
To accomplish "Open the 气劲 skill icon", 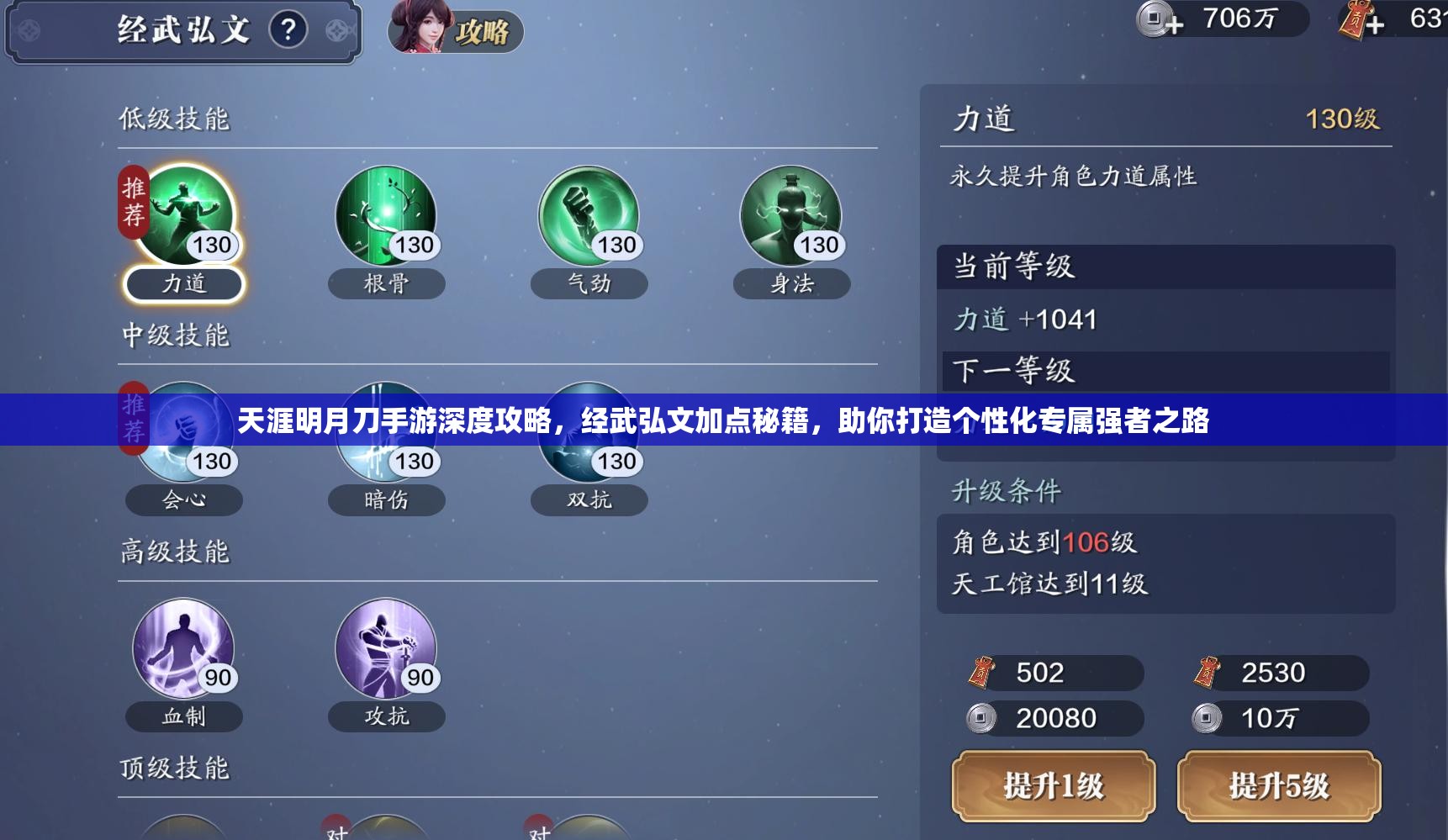I will point(589,217).
